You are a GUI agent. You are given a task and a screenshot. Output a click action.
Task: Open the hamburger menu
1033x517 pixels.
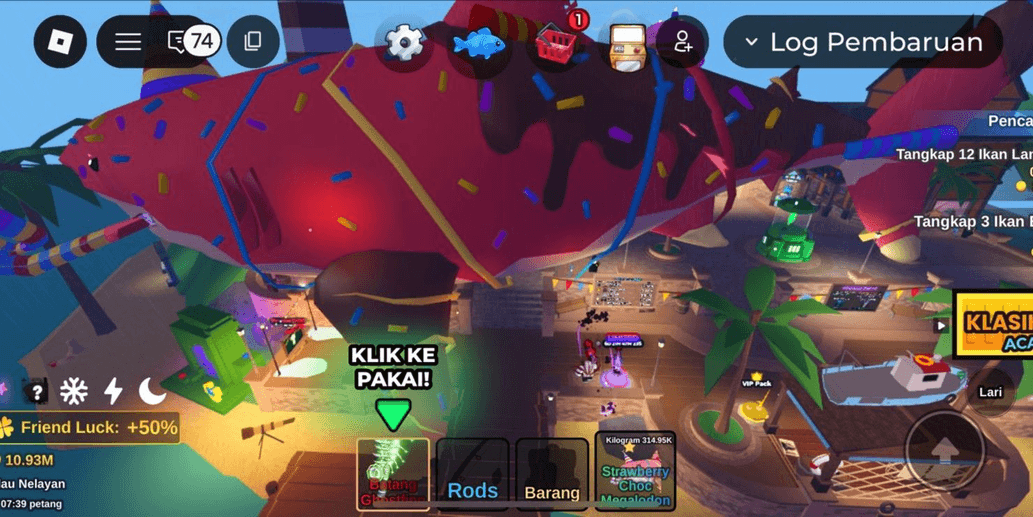coord(128,42)
